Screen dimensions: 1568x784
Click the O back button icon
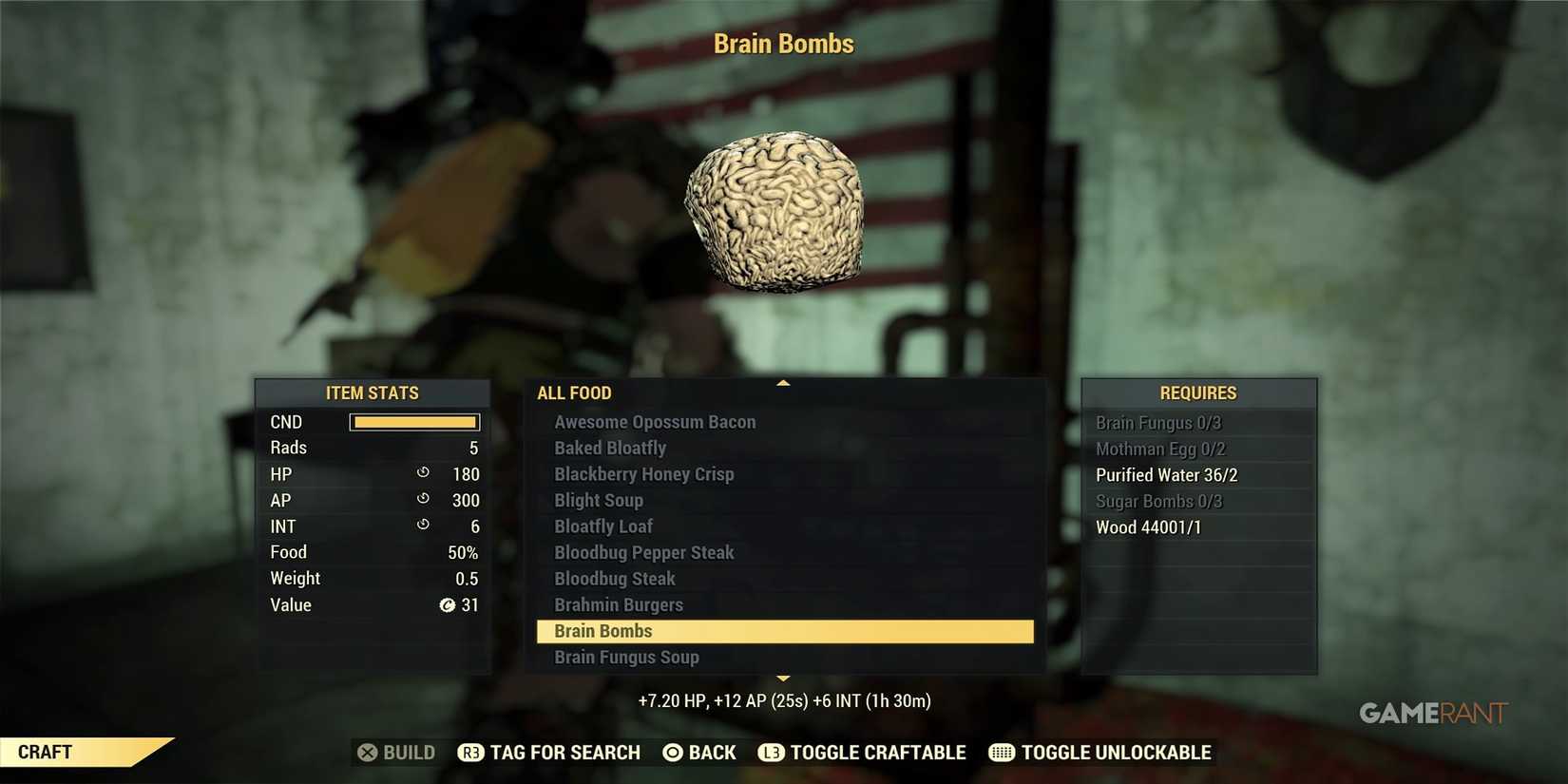click(x=675, y=752)
